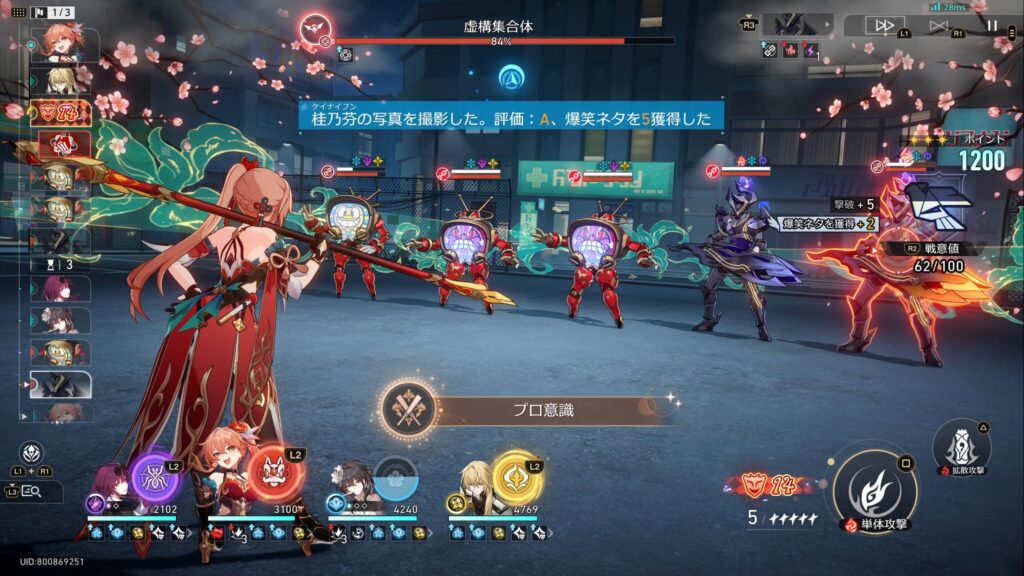Toggle the auto-battle button

pos(938,26)
